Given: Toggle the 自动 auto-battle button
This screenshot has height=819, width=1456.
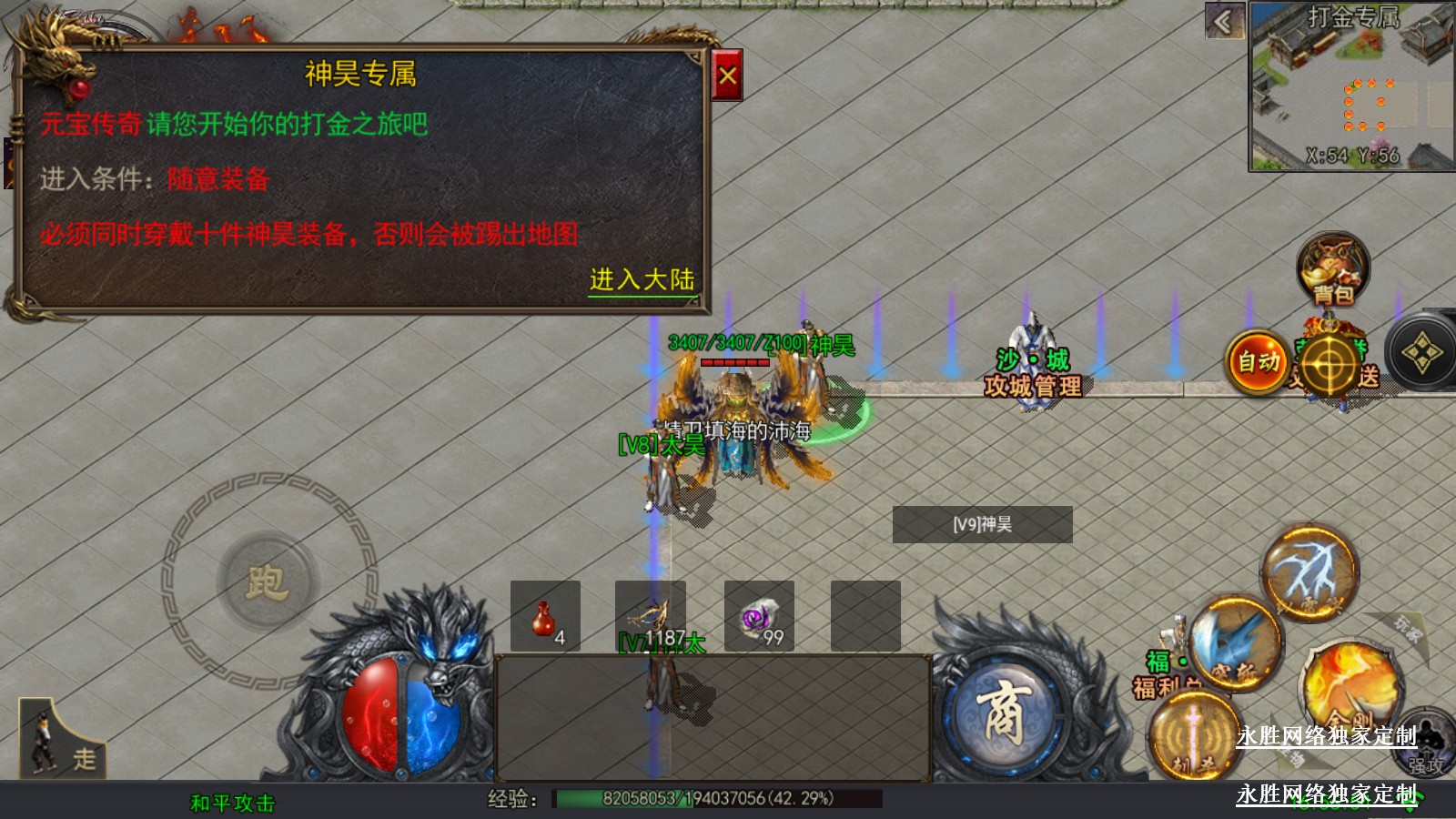Looking at the screenshot, I should (1258, 361).
